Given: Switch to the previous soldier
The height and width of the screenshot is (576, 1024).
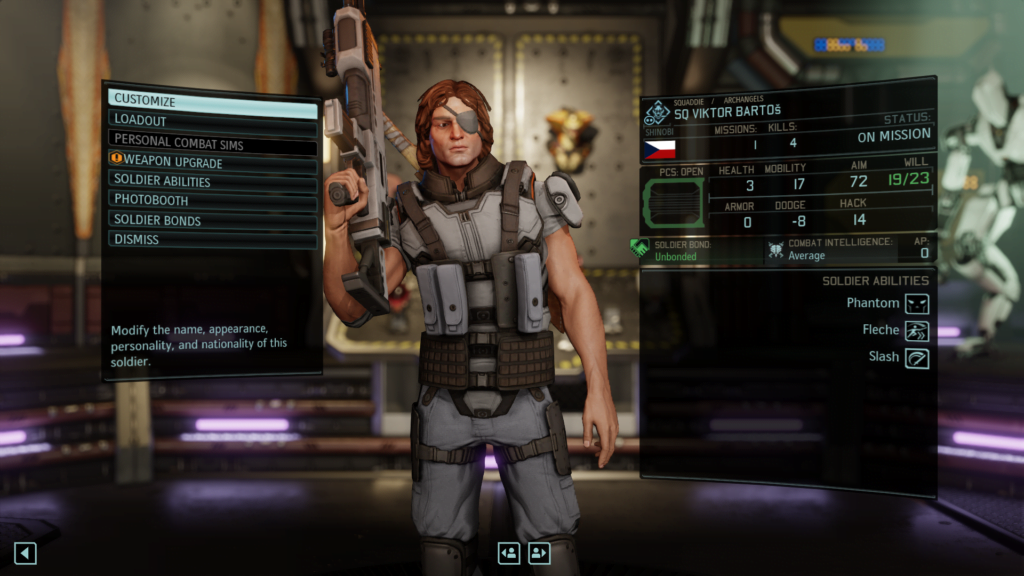Looking at the screenshot, I should pos(509,552).
